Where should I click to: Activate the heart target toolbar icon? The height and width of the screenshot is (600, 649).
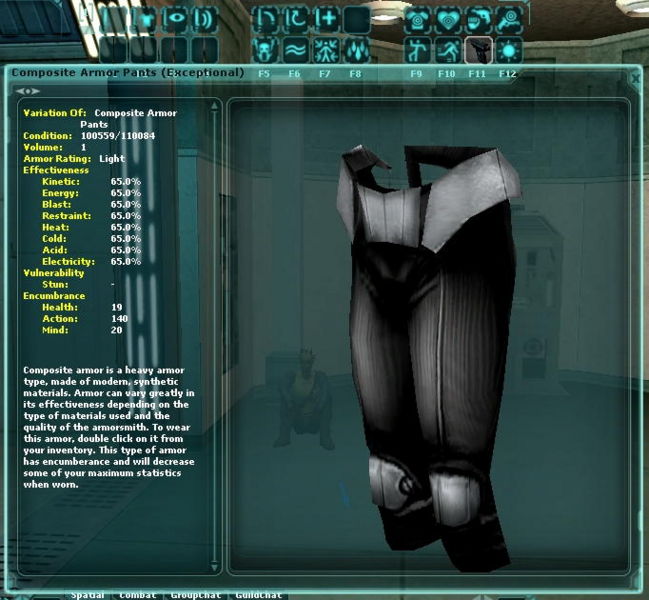pyautogui.click(x=448, y=19)
